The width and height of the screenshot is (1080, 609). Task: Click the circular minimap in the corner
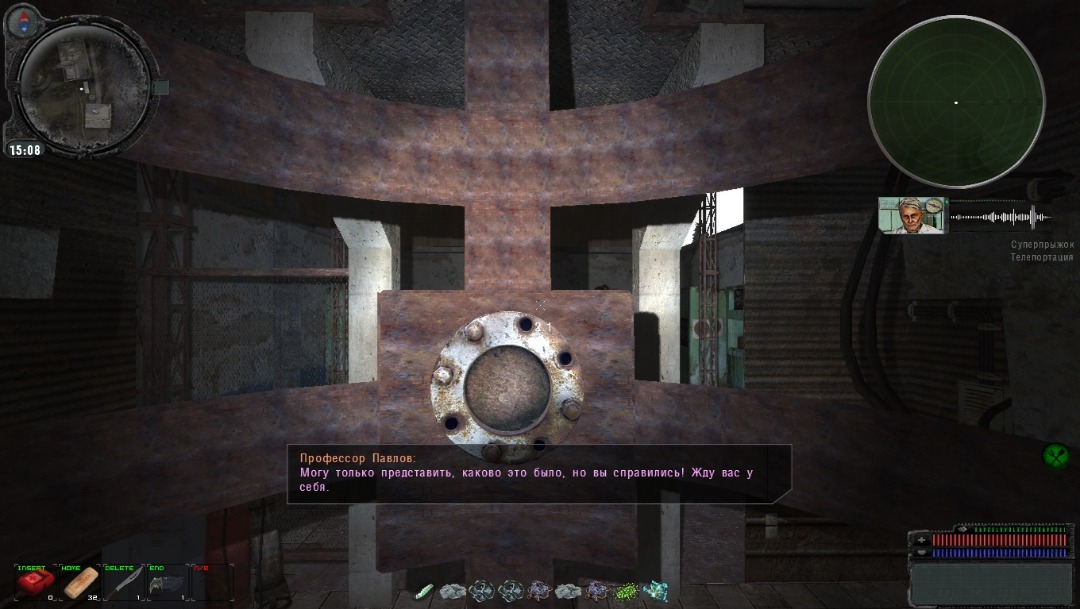84,88
